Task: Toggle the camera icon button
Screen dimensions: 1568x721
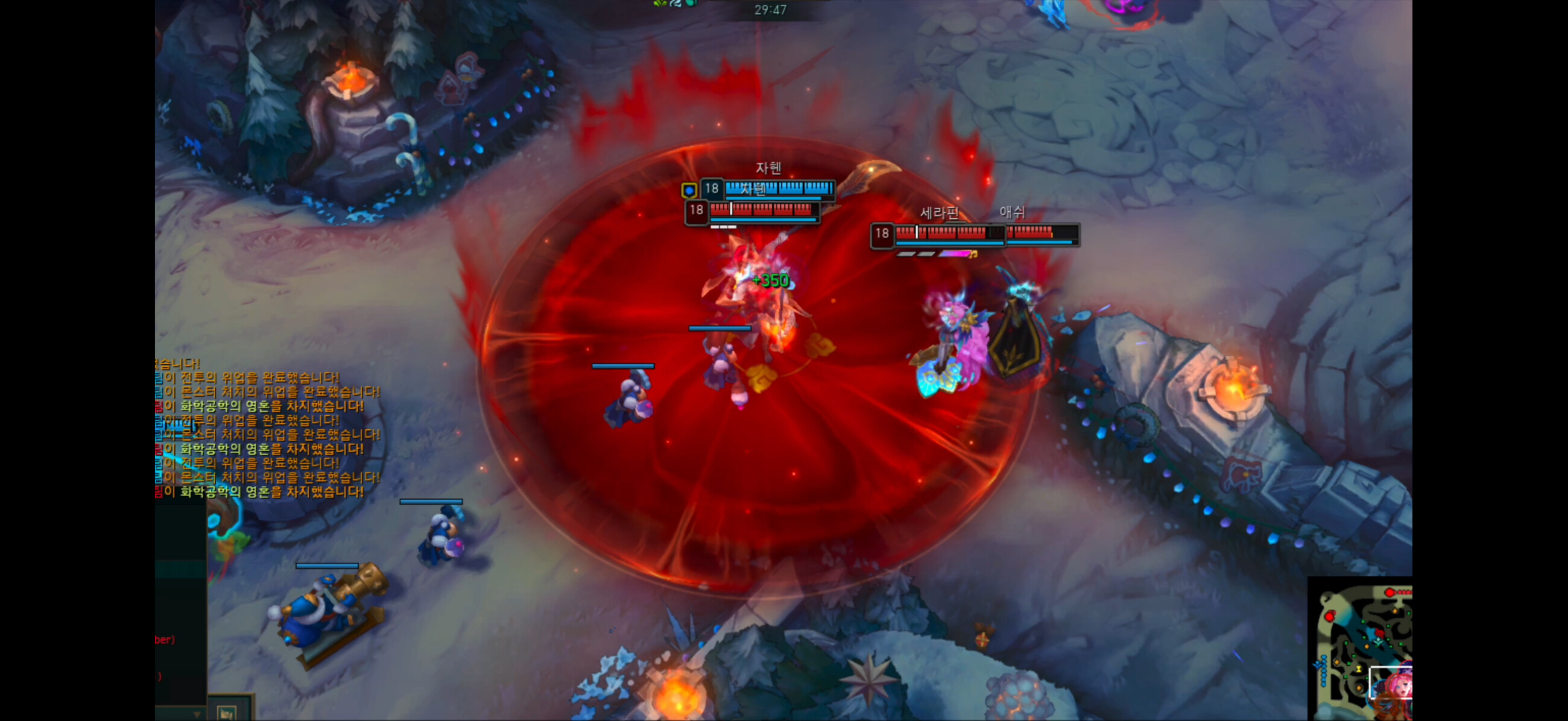Action: pyautogui.click(x=227, y=713)
